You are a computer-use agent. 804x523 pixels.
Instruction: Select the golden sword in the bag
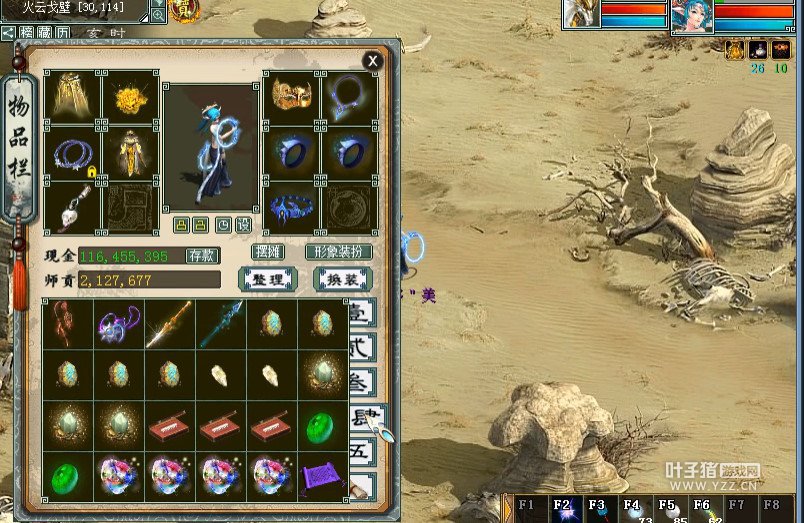click(x=168, y=324)
